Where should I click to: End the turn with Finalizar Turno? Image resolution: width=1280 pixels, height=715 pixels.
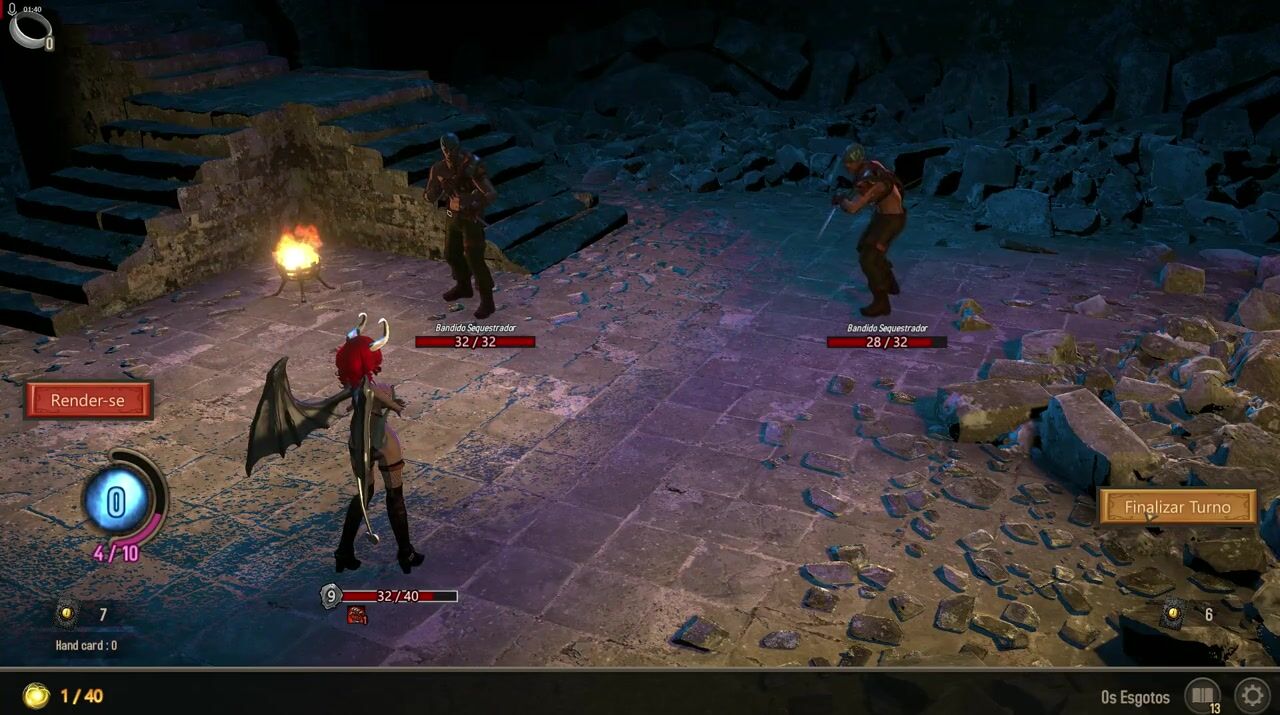pos(1177,507)
